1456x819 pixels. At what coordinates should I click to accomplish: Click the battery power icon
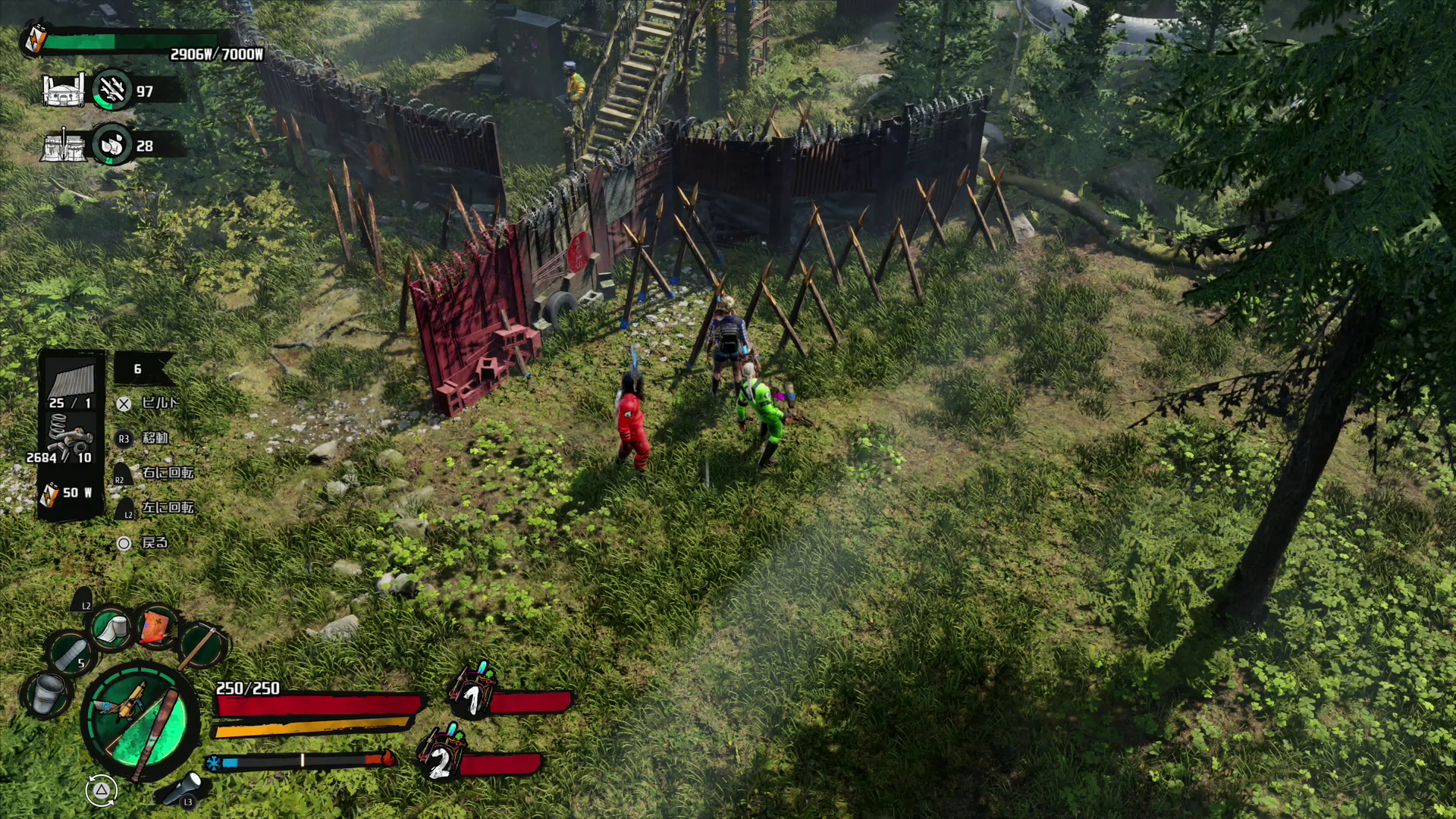point(35,38)
